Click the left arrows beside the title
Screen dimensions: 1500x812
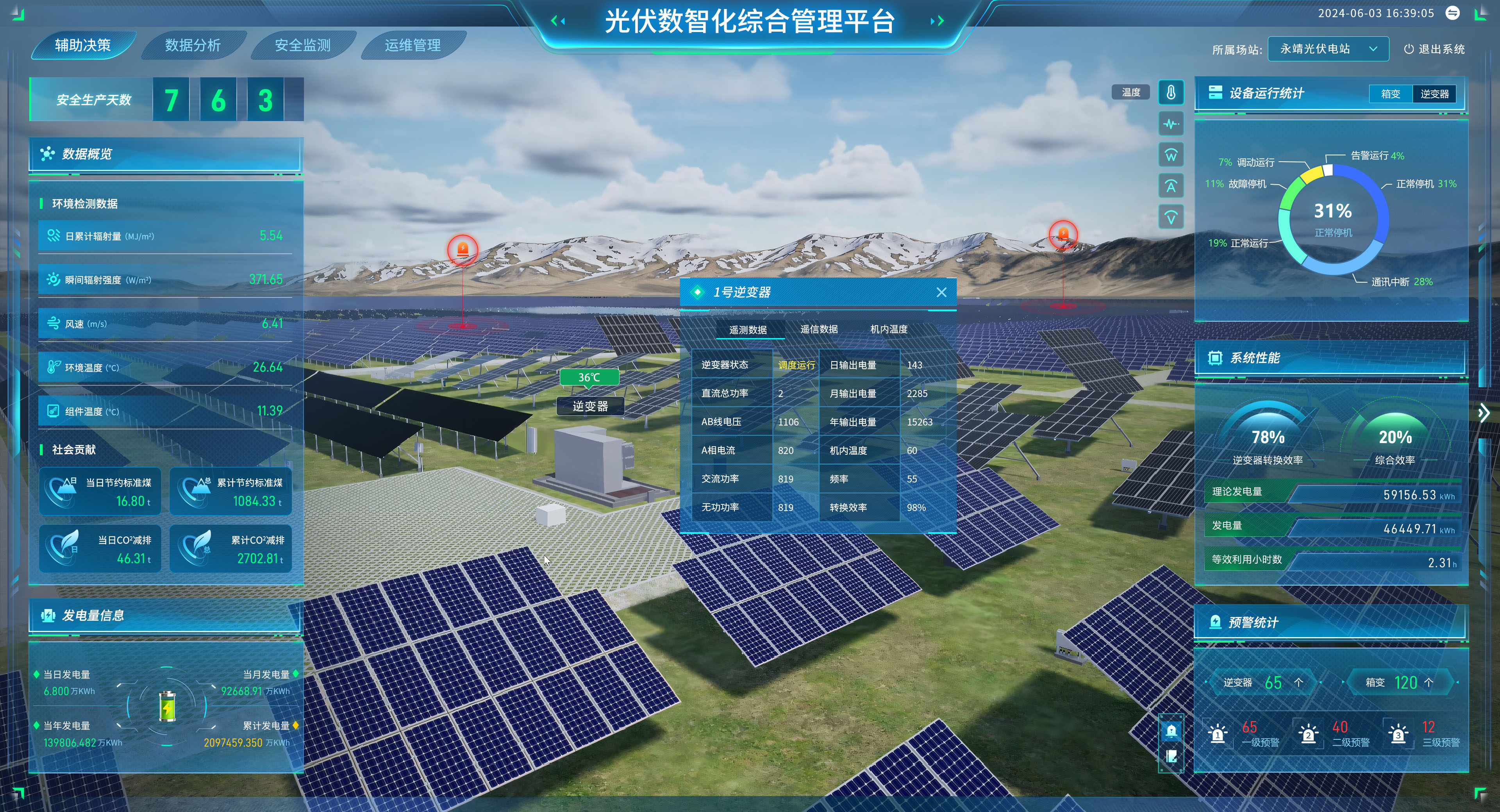click(557, 21)
